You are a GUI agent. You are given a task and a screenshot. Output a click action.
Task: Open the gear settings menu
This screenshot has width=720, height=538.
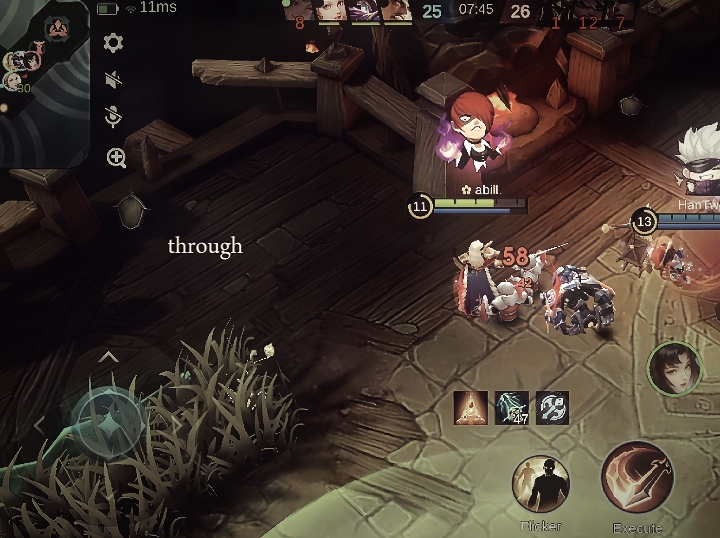[x=113, y=43]
